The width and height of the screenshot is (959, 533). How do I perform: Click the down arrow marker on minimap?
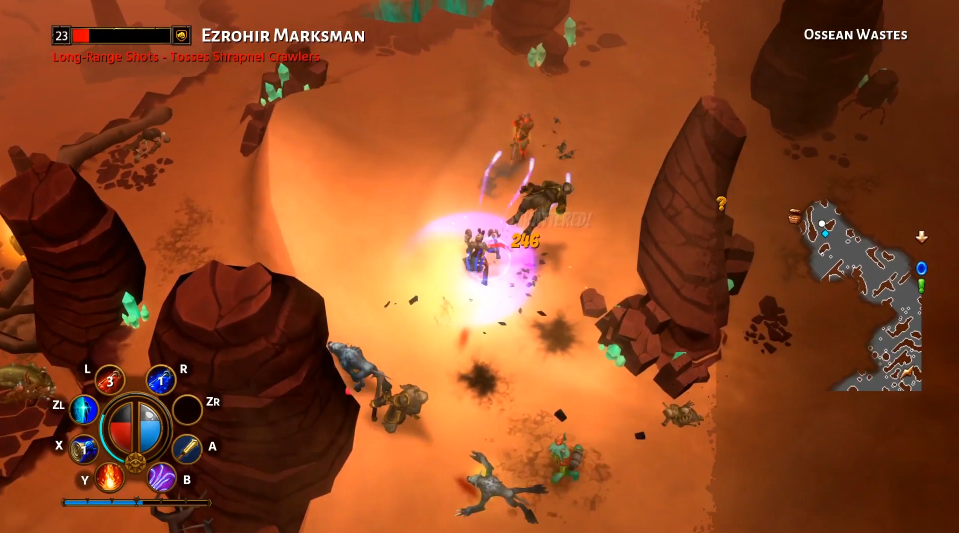921,237
